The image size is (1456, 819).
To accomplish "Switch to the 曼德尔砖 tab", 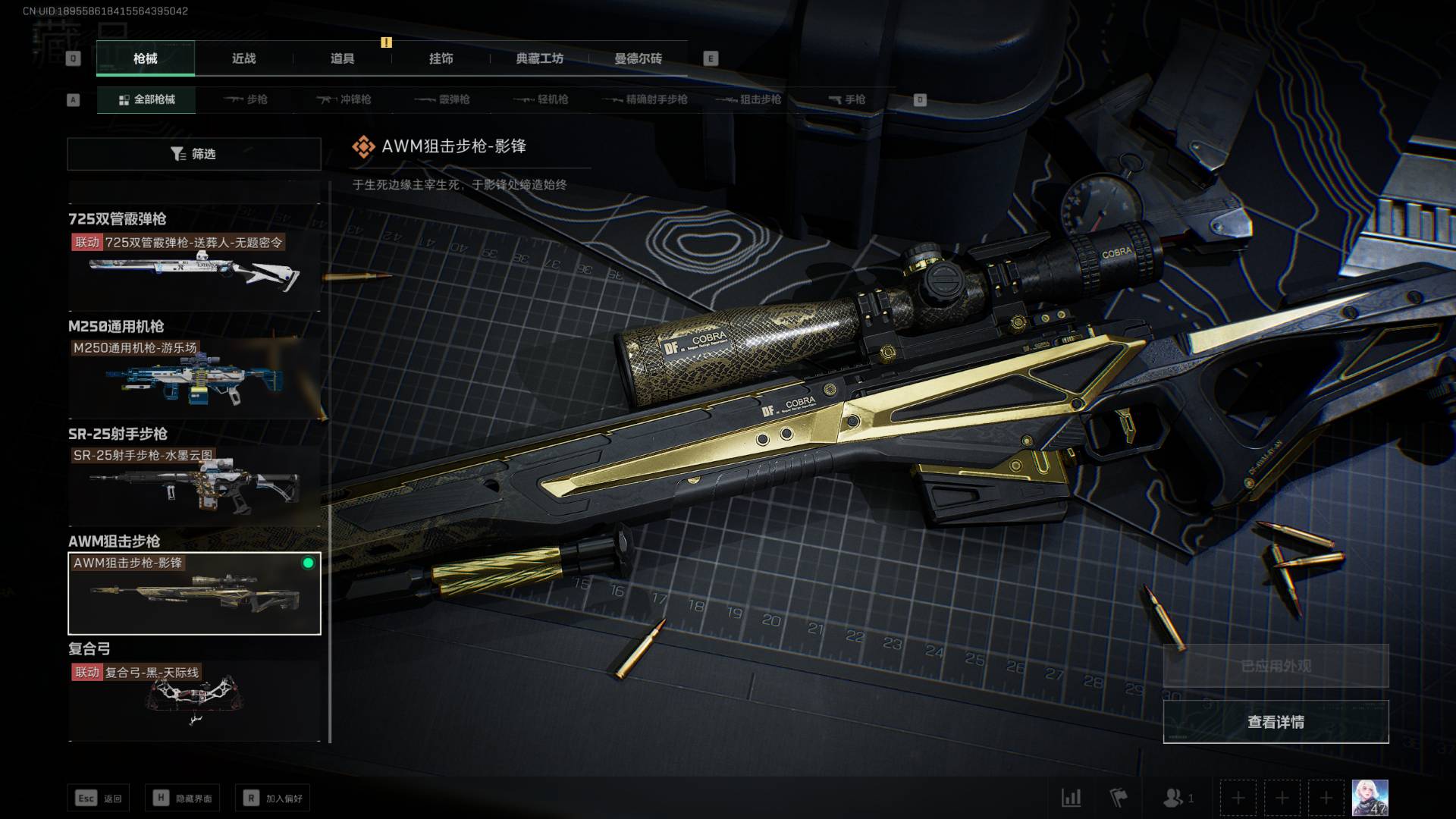I will click(x=638, y=58).
